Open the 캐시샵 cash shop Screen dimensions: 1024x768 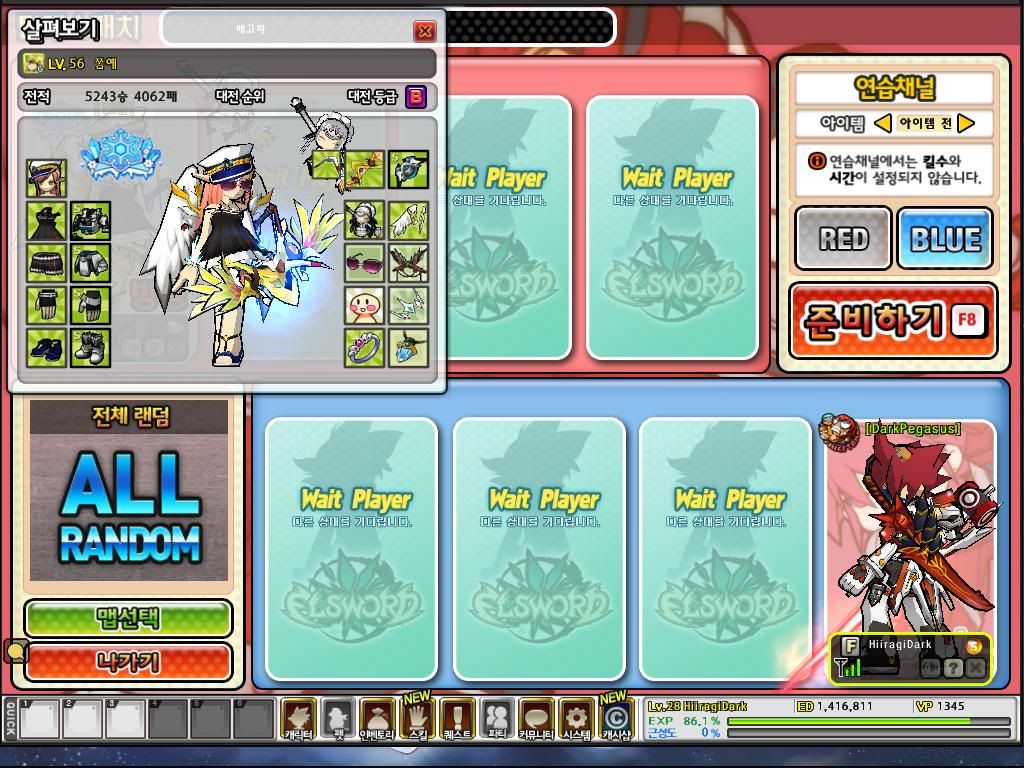click(x=616, y=717)
